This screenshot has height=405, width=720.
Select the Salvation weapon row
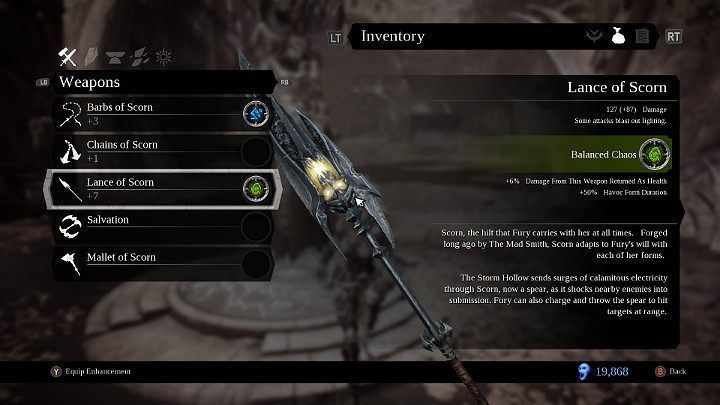coord(140,225)
